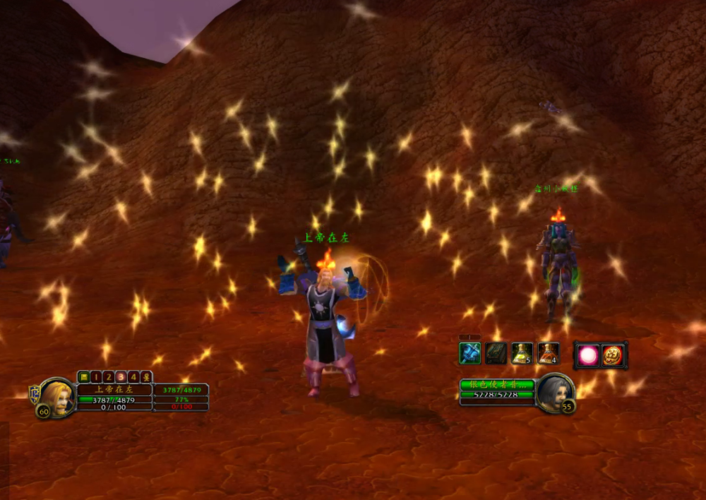Use the blue mace item icon
The width and height of the screenshot is (706, 500).
pos(470,353)
